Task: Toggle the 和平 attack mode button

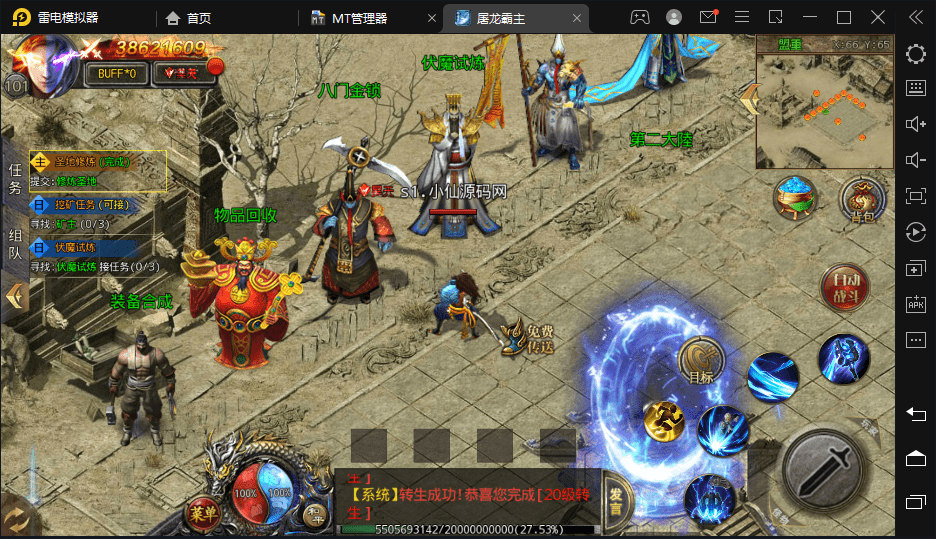Action: [315, 514]
